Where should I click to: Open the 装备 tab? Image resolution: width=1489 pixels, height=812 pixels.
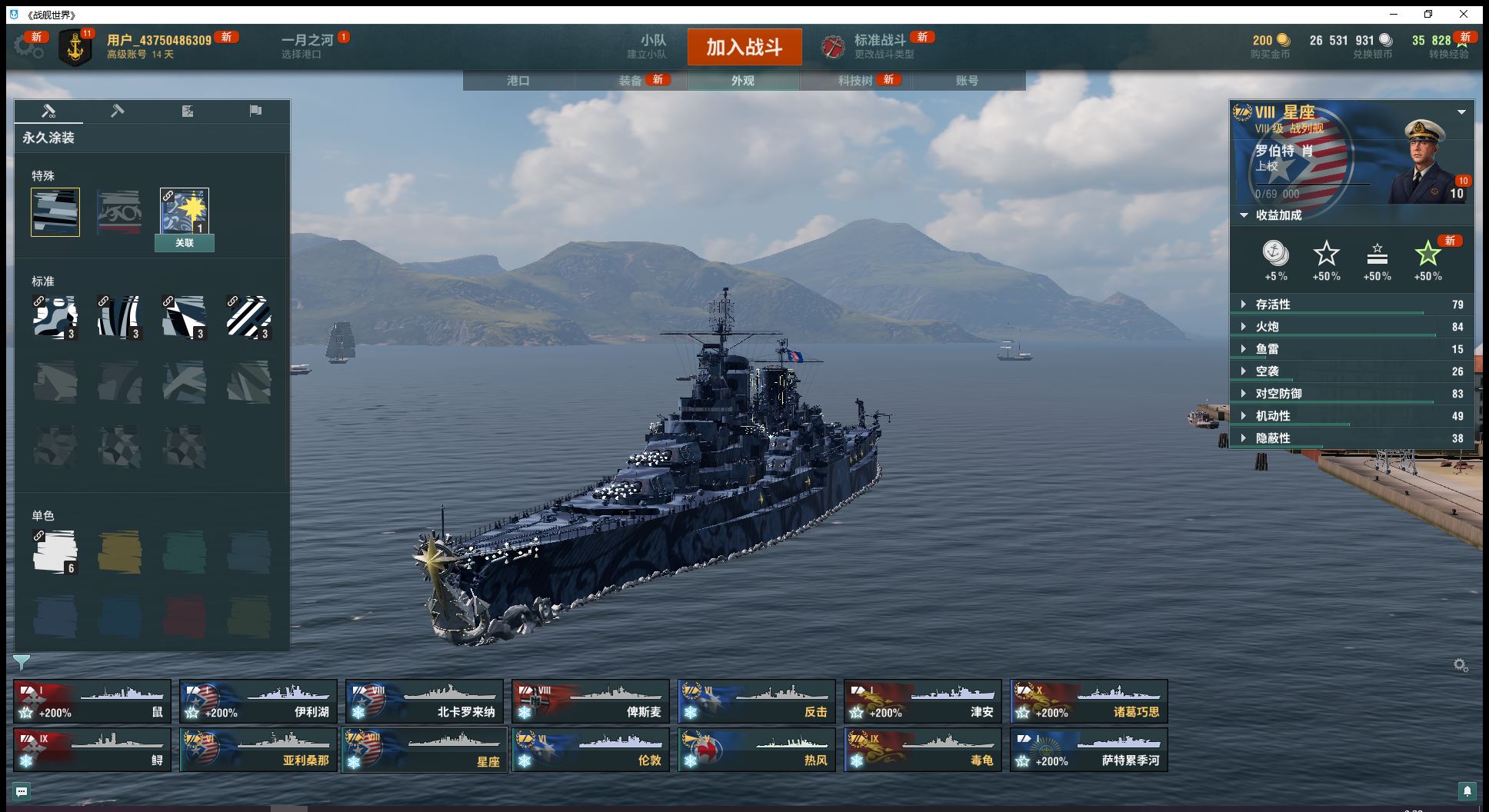tap(631, 81)
